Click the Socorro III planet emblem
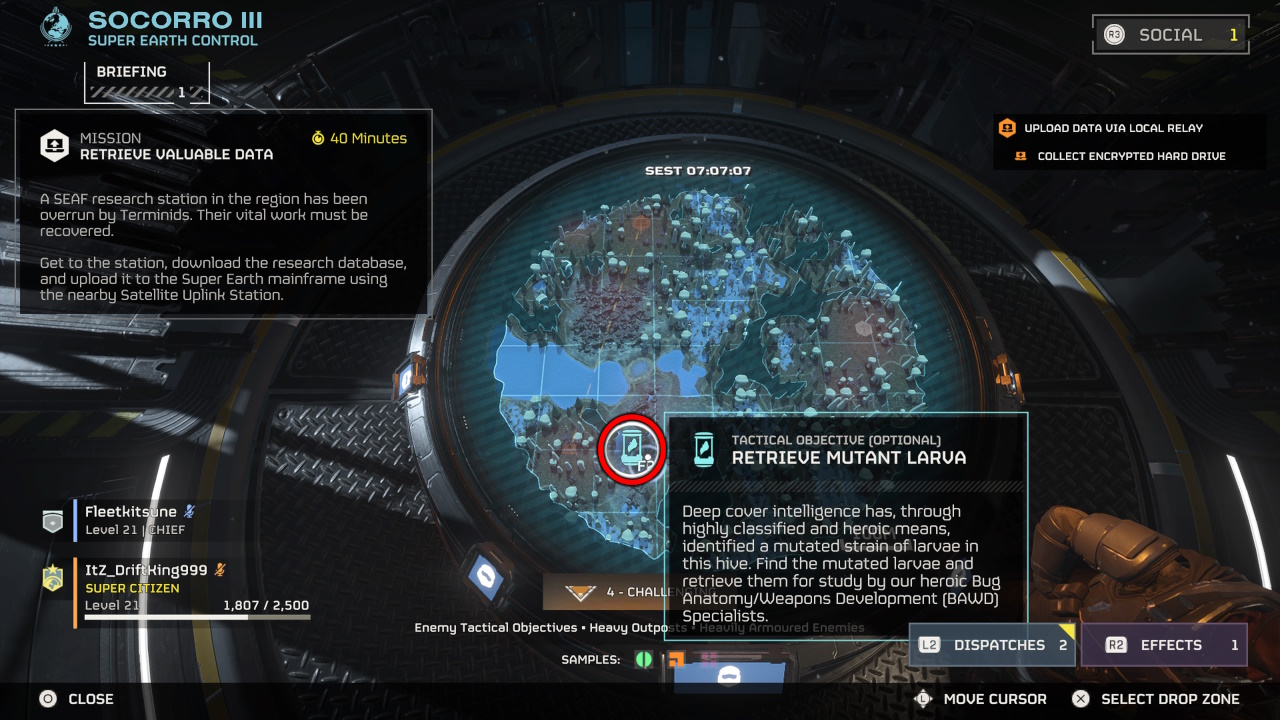The image size is (1280, 720). 55,27
